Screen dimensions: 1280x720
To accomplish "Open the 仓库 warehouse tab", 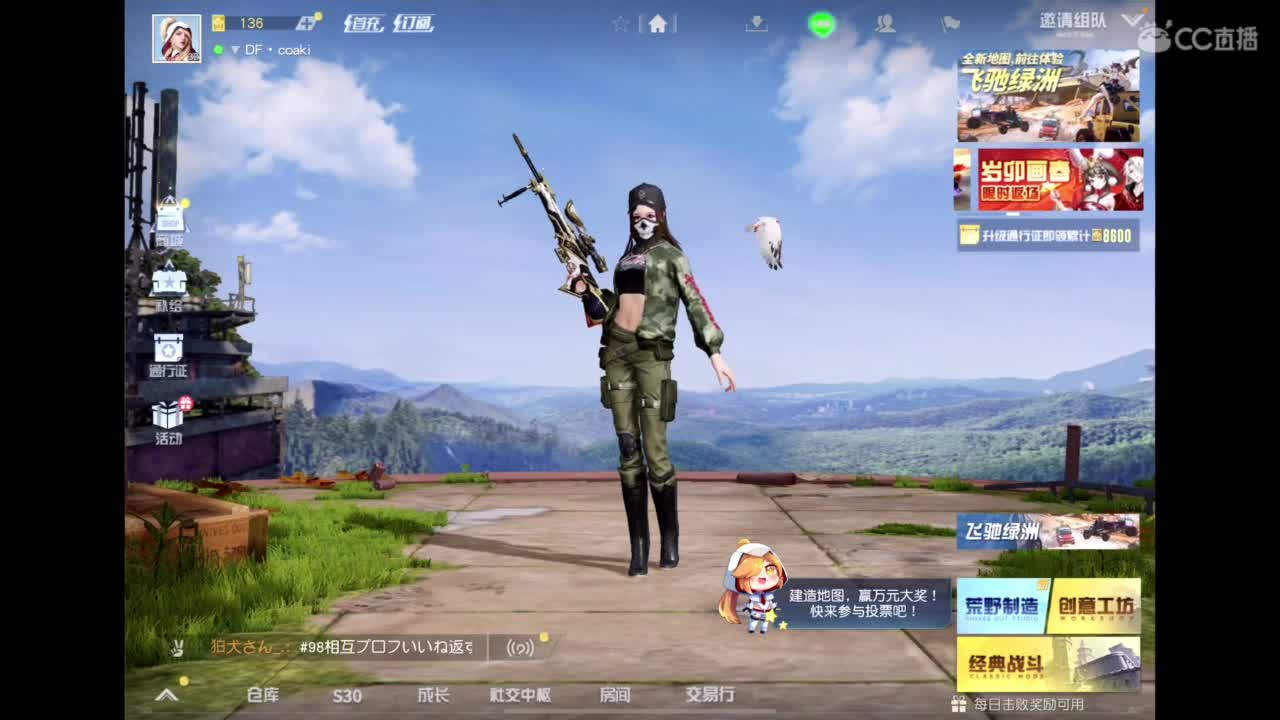I will pos(262,694).
